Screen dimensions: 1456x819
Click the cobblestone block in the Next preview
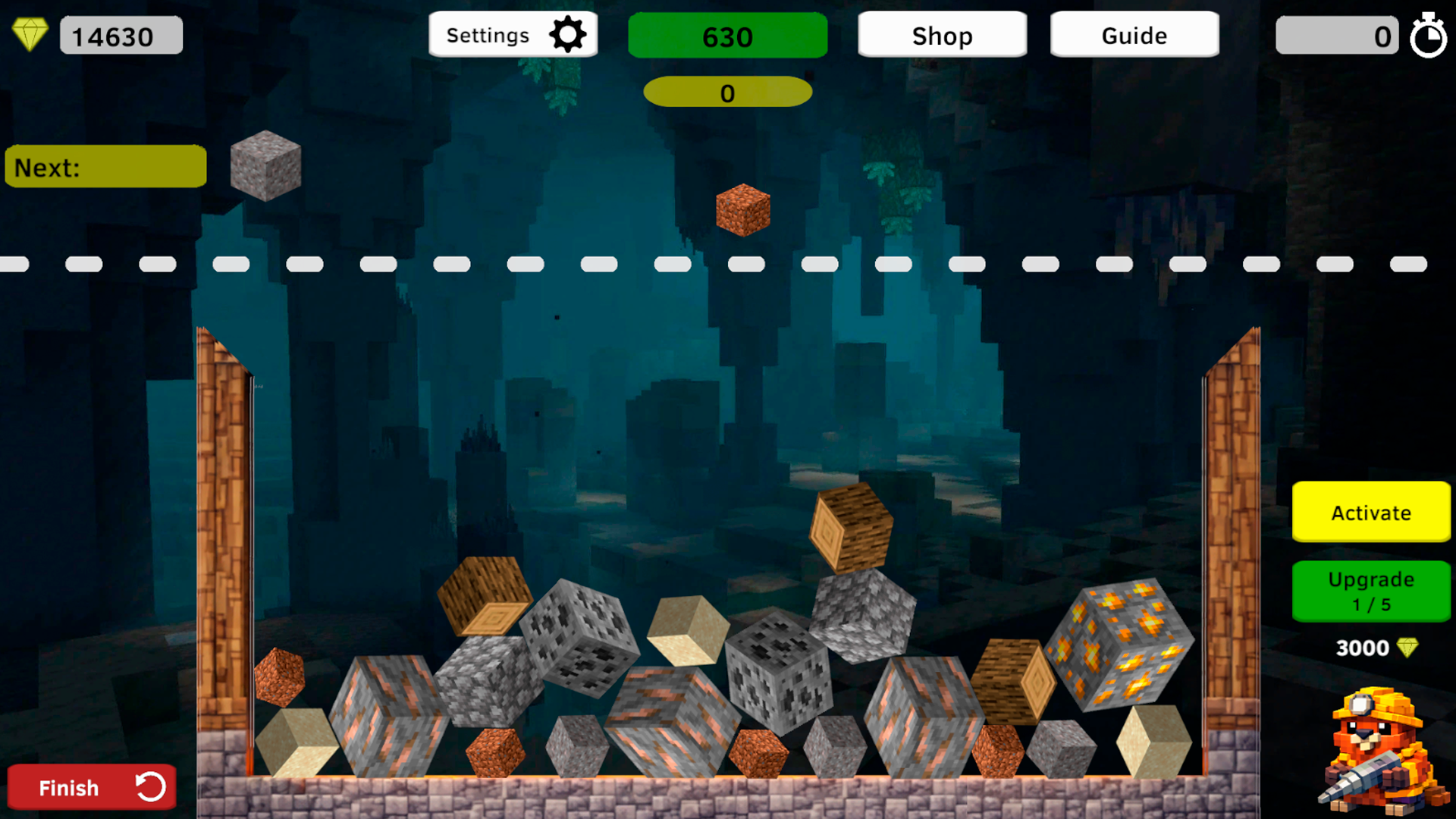click(265, 166)
